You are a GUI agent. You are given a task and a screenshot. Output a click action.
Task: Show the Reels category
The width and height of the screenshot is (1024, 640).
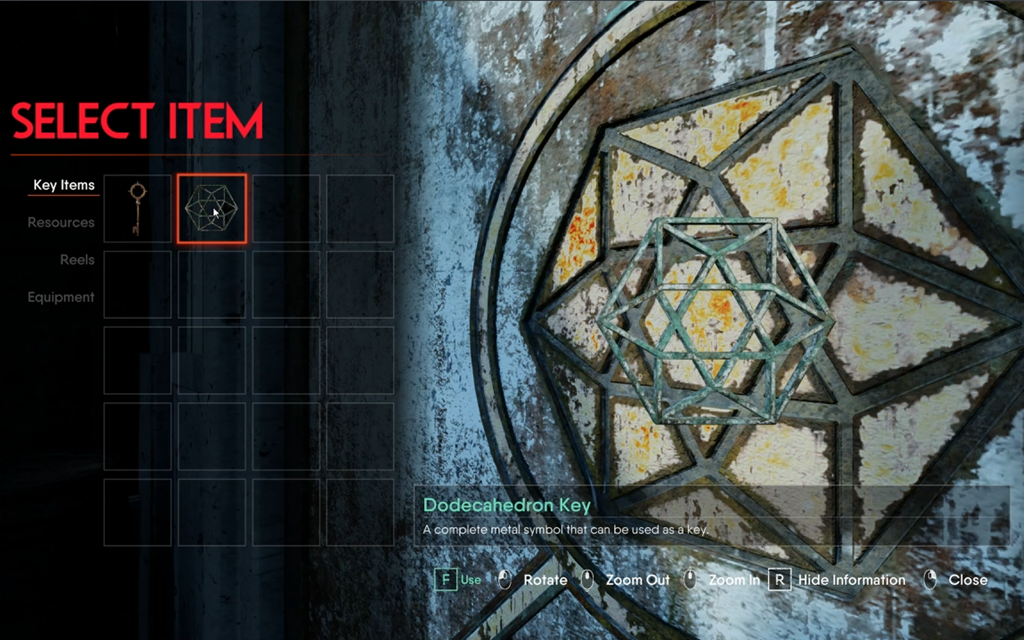pos(77,260)
